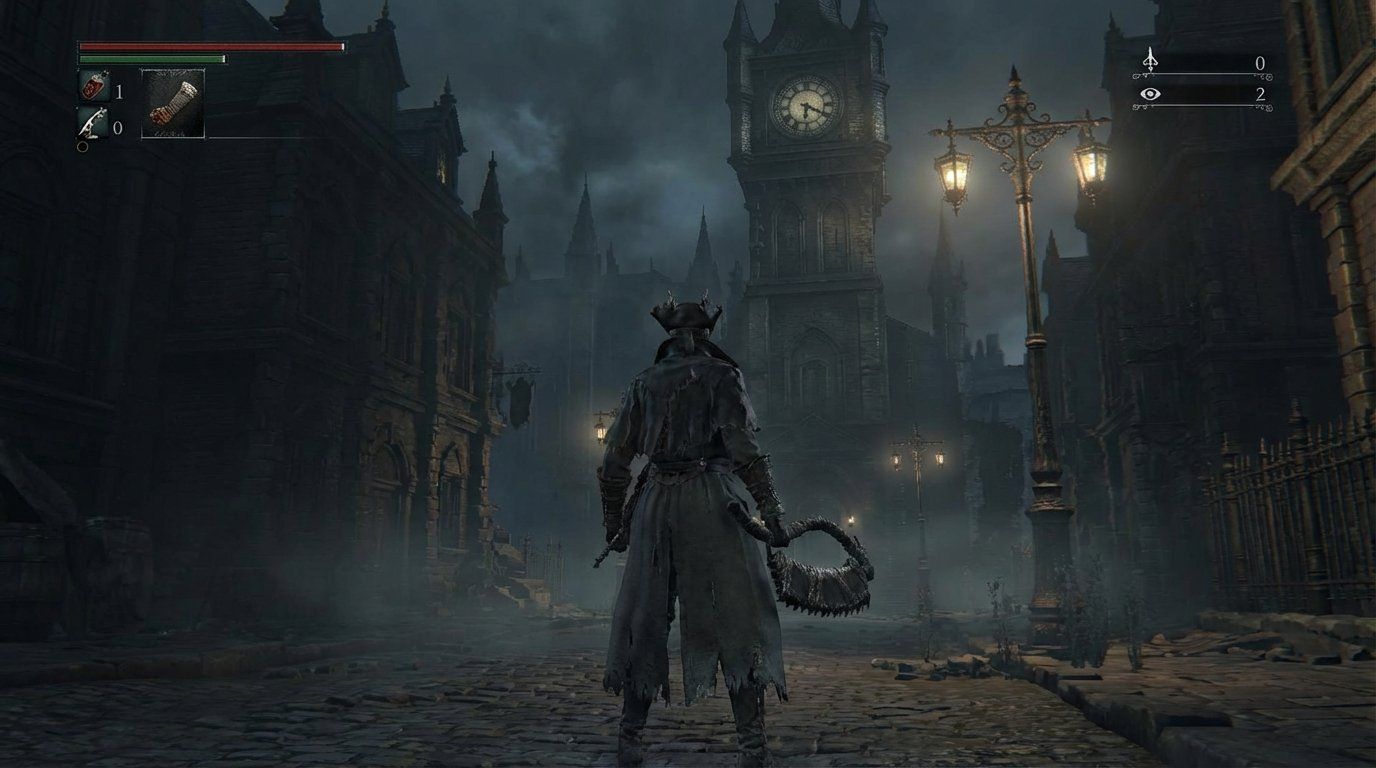Click the Blood Echoes marker icon
Screen dimensions: 1376x768
pos(1150,62)
